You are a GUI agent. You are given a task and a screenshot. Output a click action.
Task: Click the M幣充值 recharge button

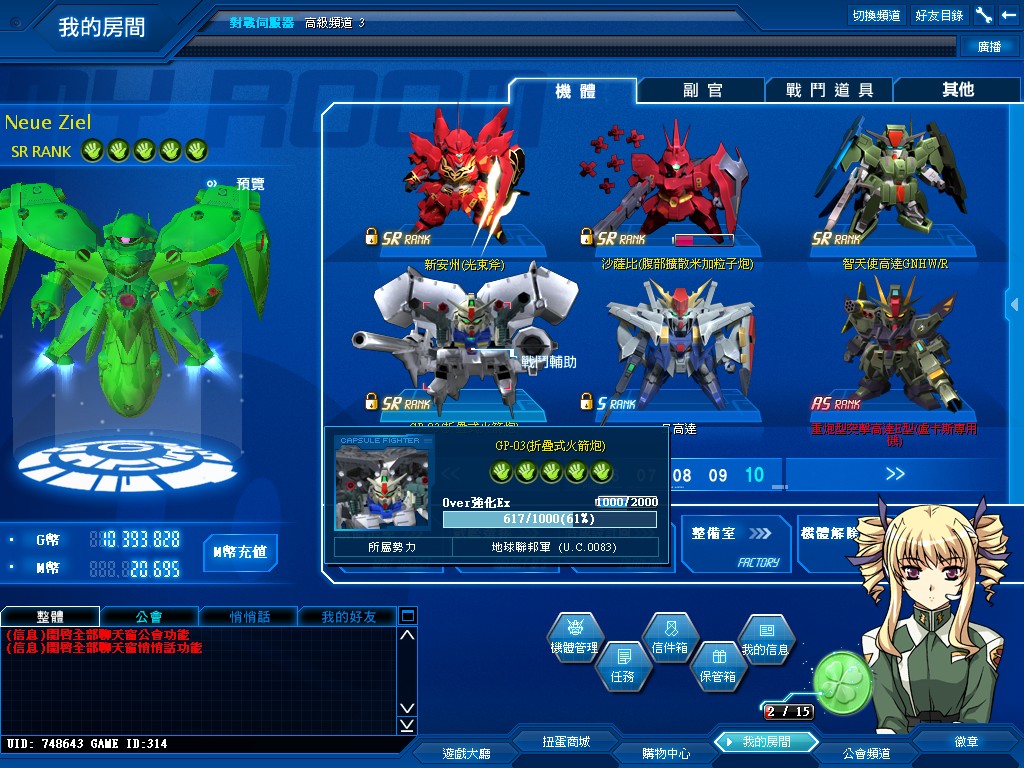point(240,552)
